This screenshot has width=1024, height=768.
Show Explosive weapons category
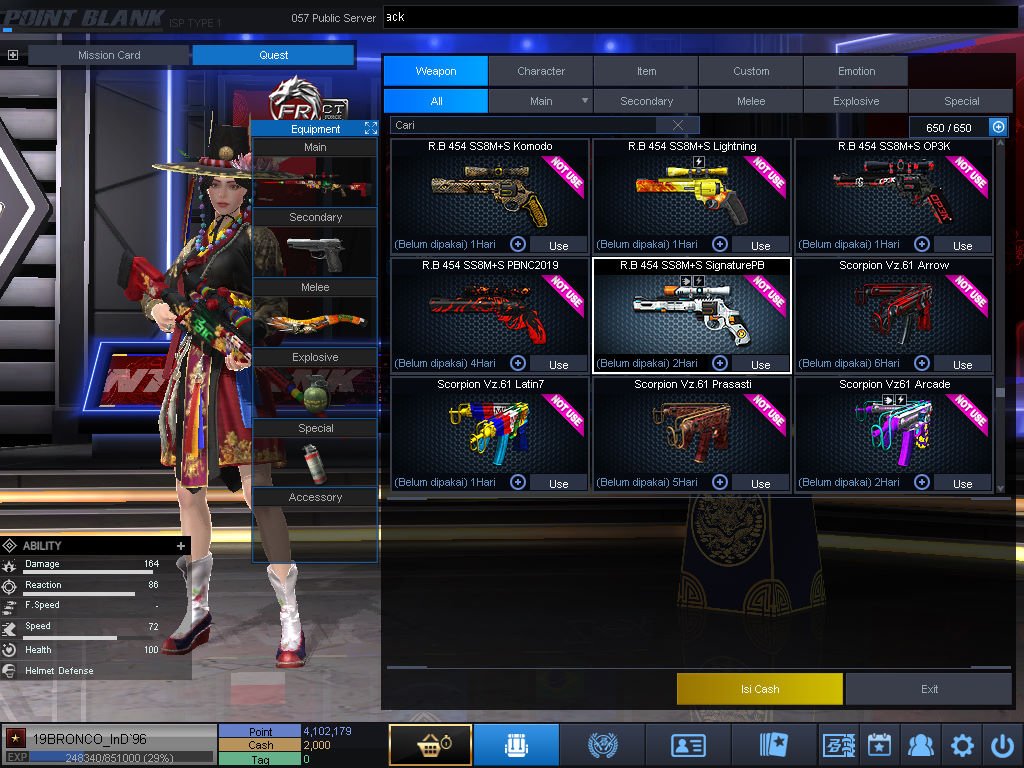856,101
